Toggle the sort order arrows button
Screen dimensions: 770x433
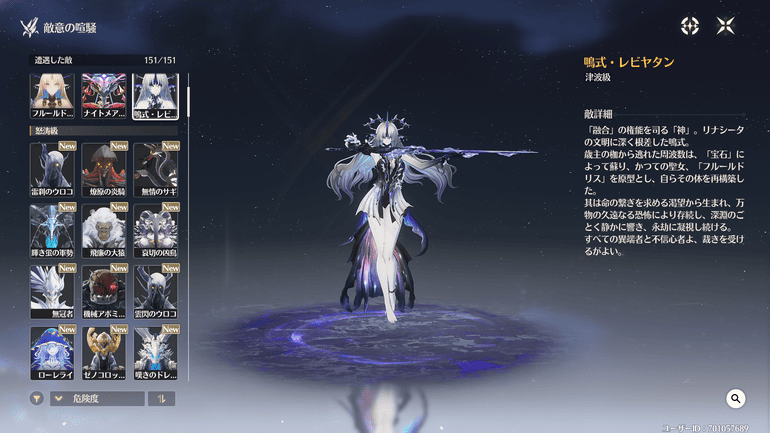point(161,398)
